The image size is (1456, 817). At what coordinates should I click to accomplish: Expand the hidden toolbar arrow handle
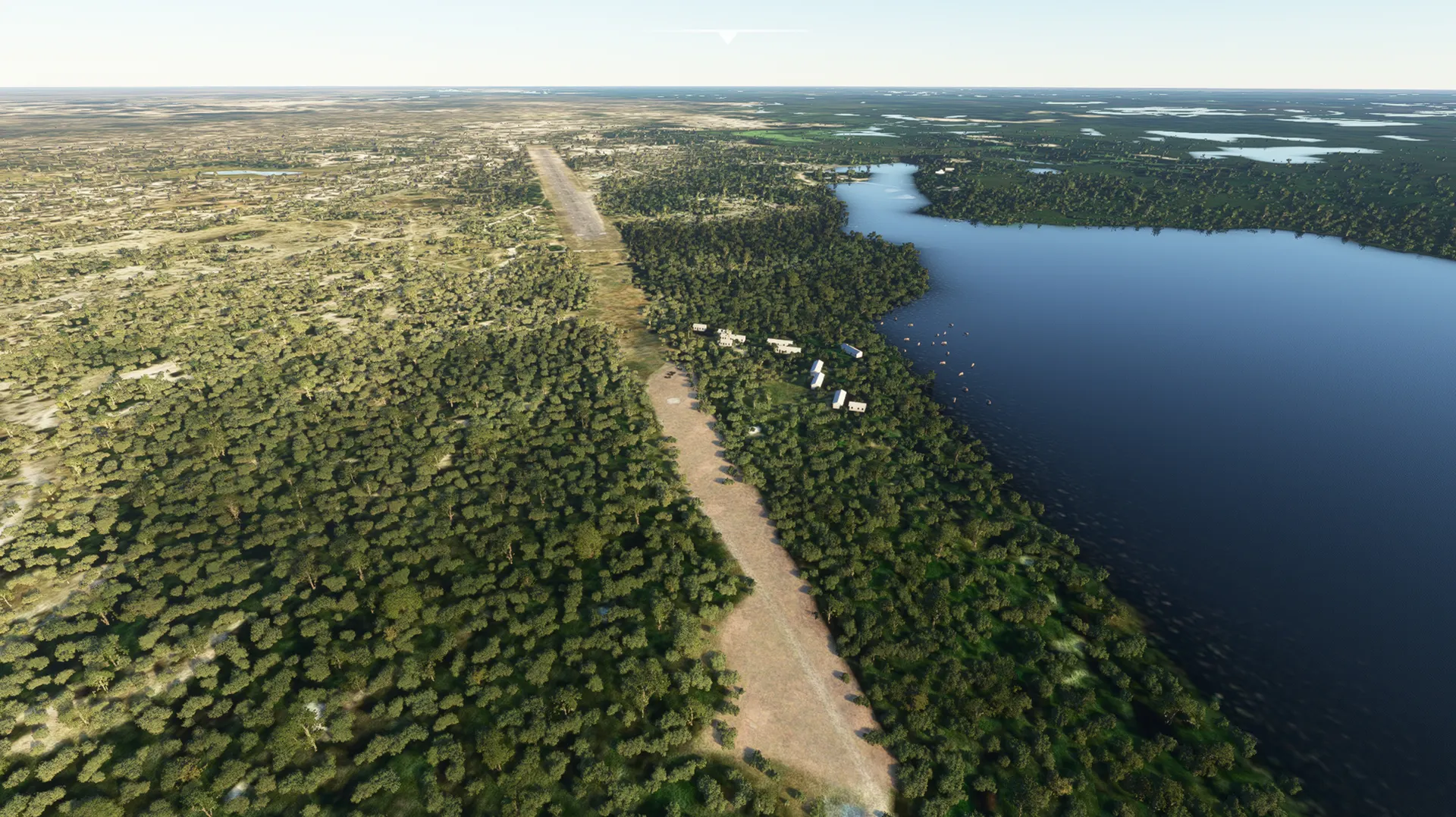pos(727,36)
